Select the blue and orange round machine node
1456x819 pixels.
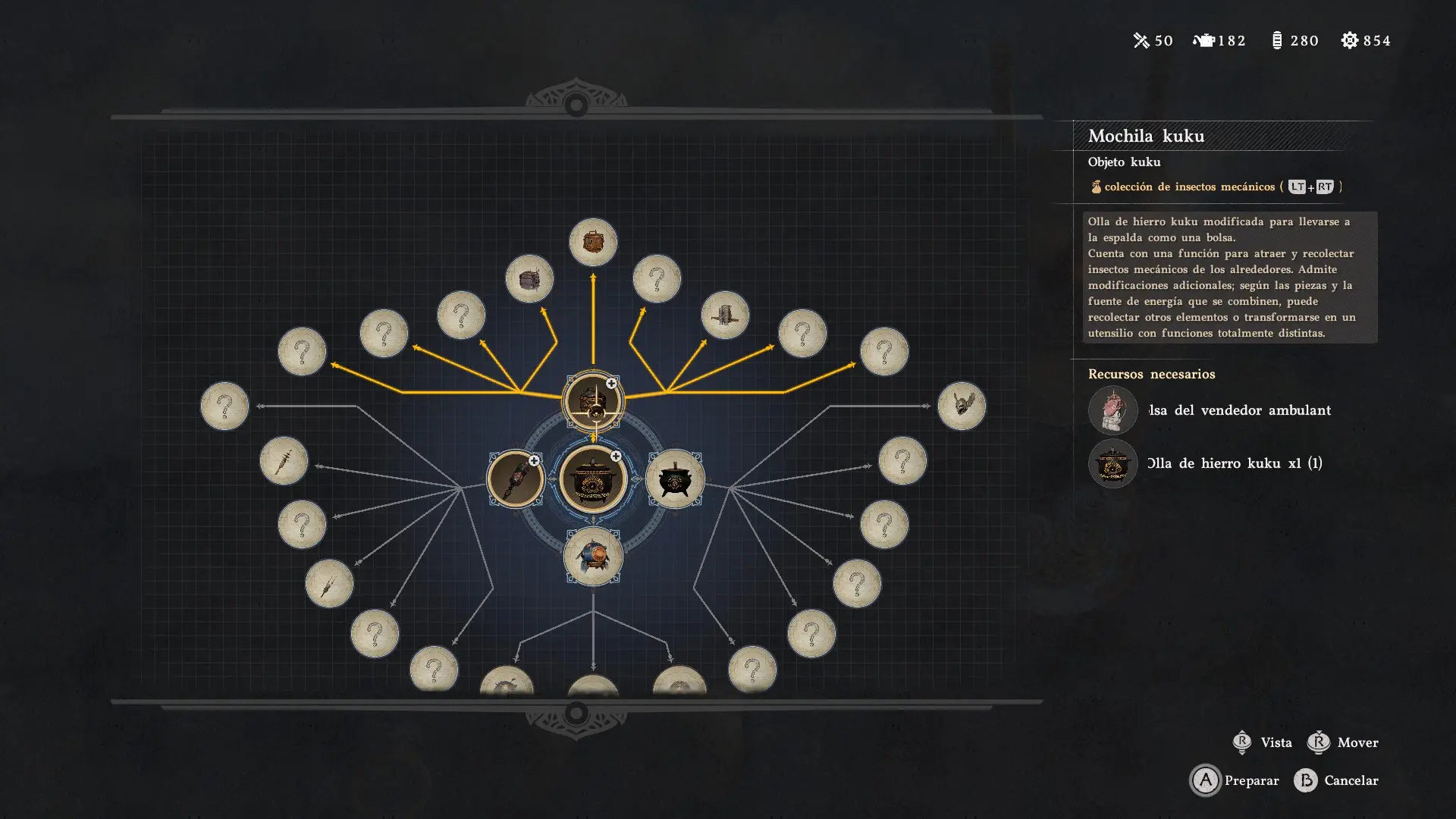point(593,557)
